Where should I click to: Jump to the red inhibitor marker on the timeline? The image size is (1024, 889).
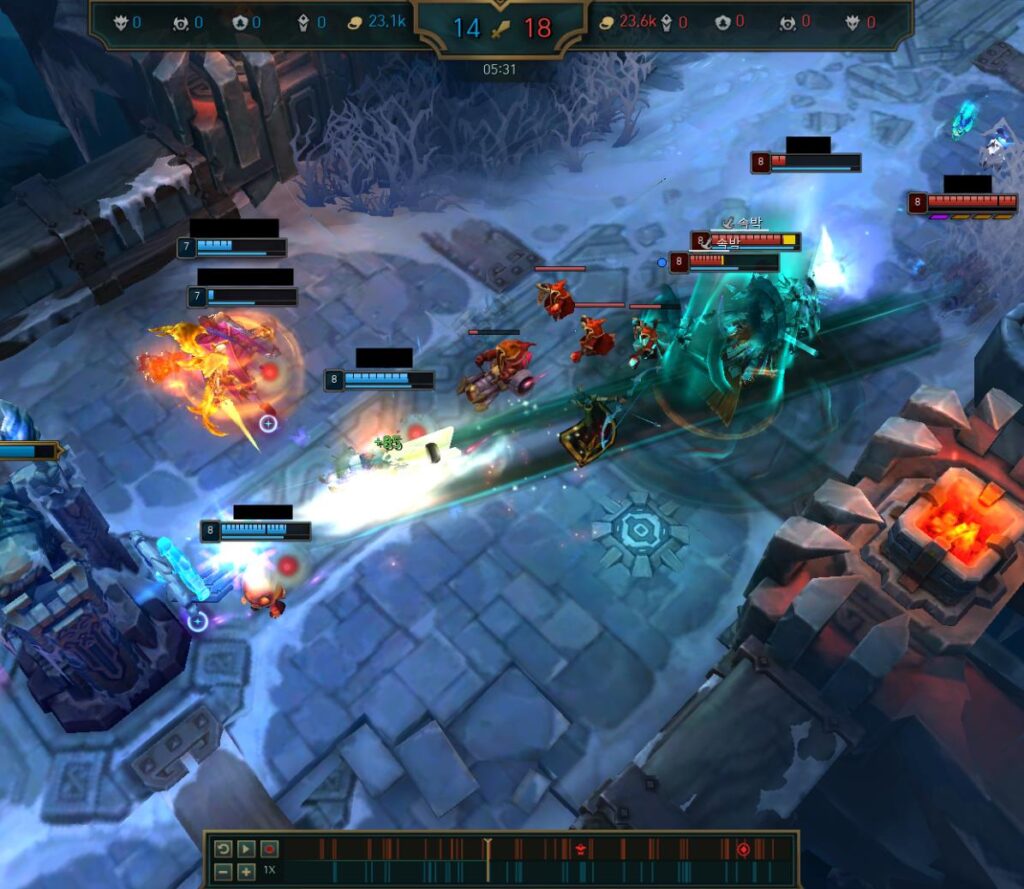pyautogui.click(x=743, y=849)
